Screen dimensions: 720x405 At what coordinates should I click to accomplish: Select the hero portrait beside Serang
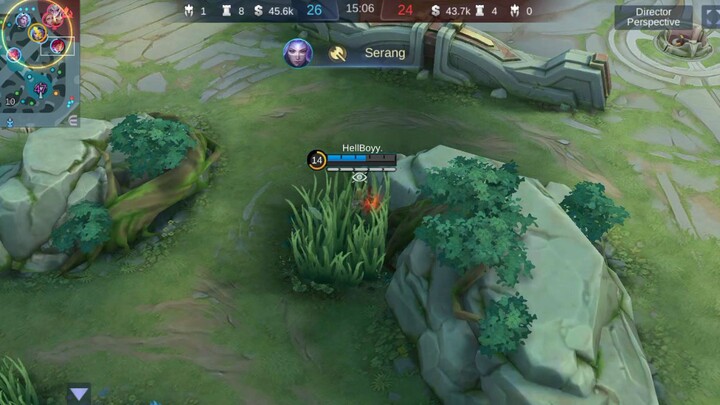tap(297, 53)
